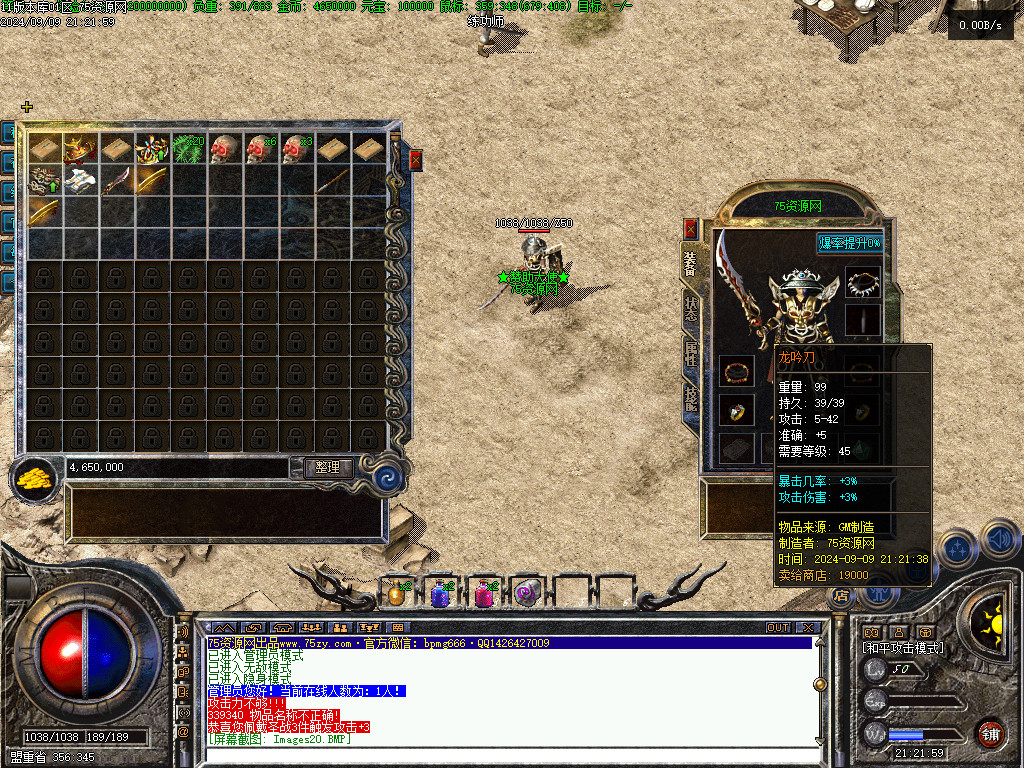Click the OUT button on chat bar
Image resolution: width=1024 pixels, height=768 pixels.
778,628
